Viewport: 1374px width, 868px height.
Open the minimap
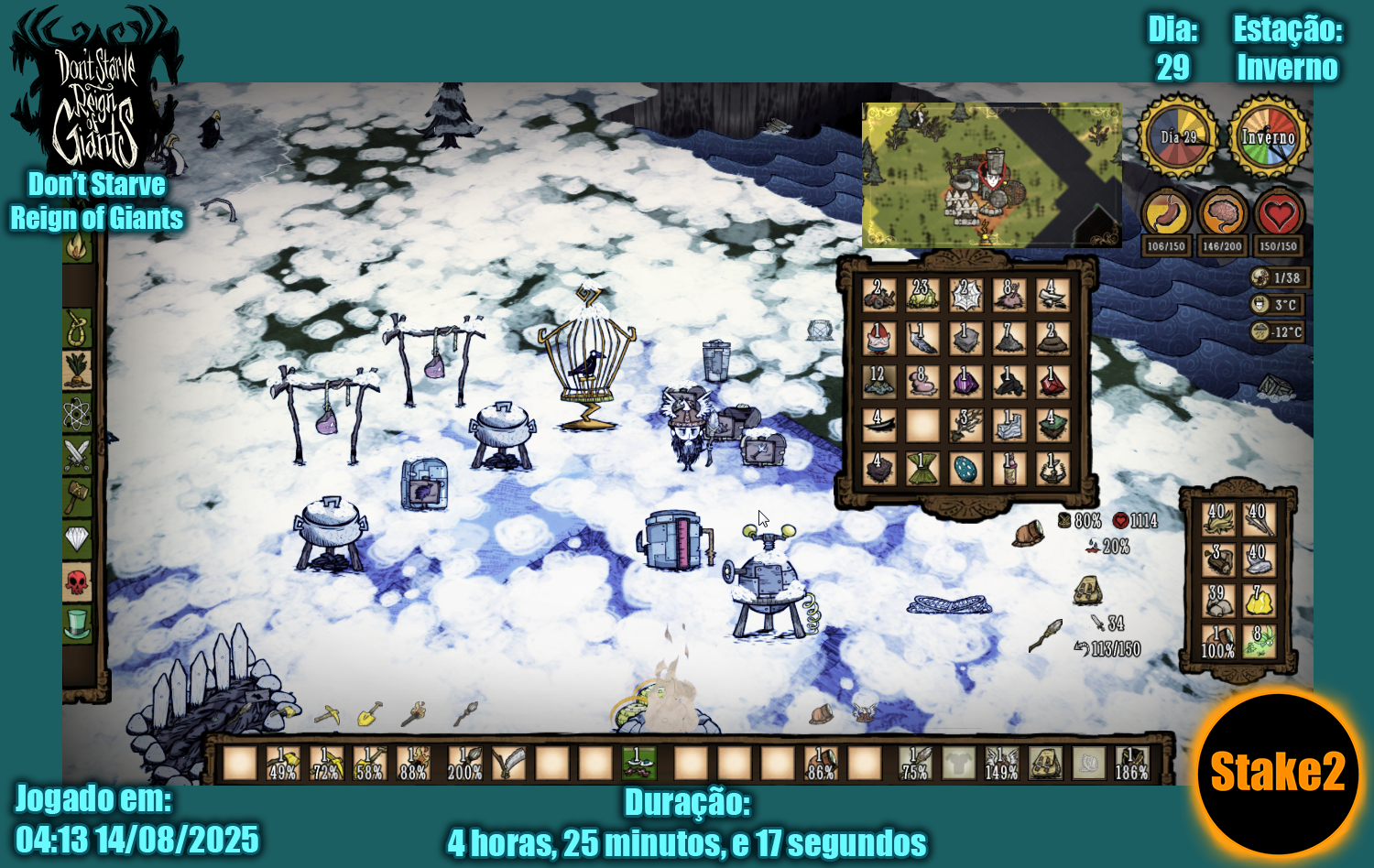point(991,175)
